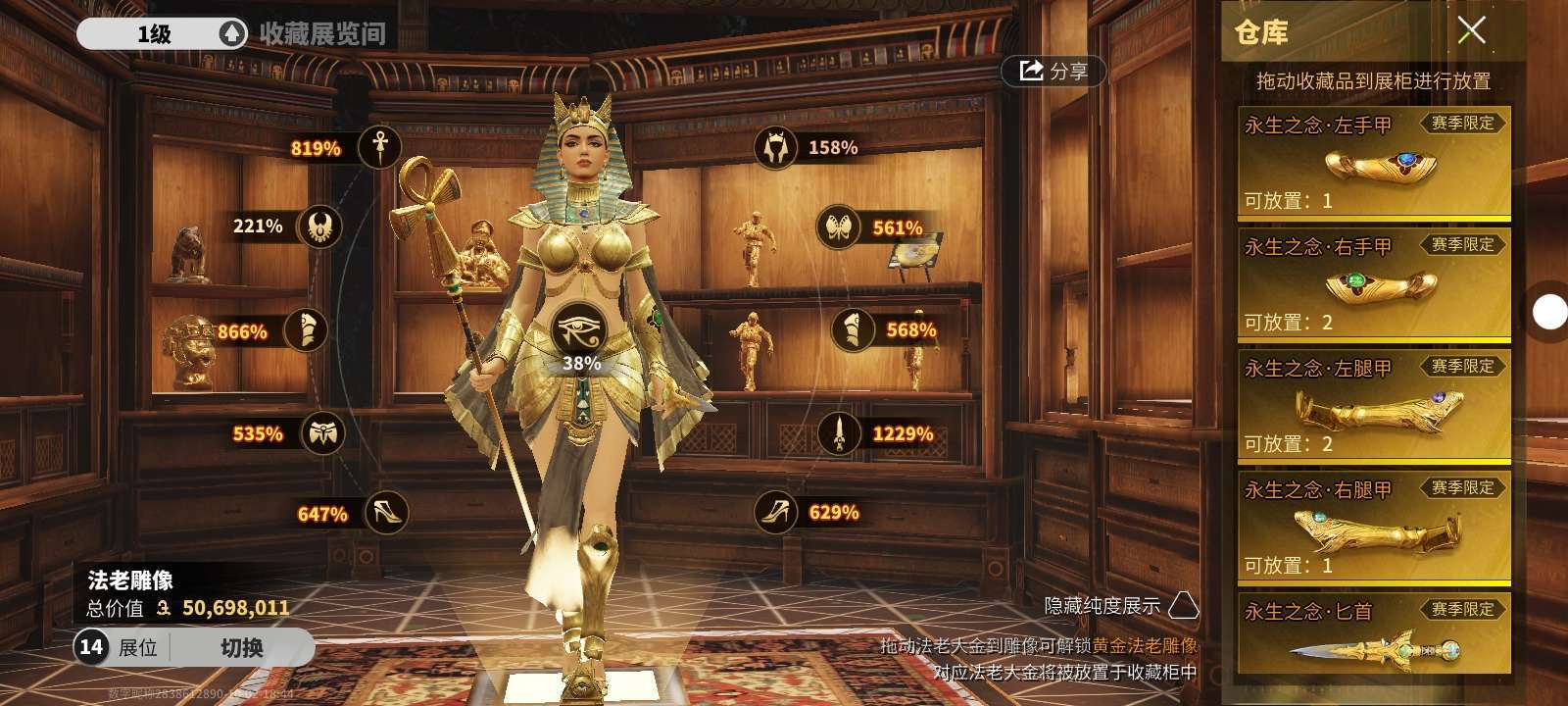
Task: Choose the right arm armor slot at 568%
Action: pos(853,330)
